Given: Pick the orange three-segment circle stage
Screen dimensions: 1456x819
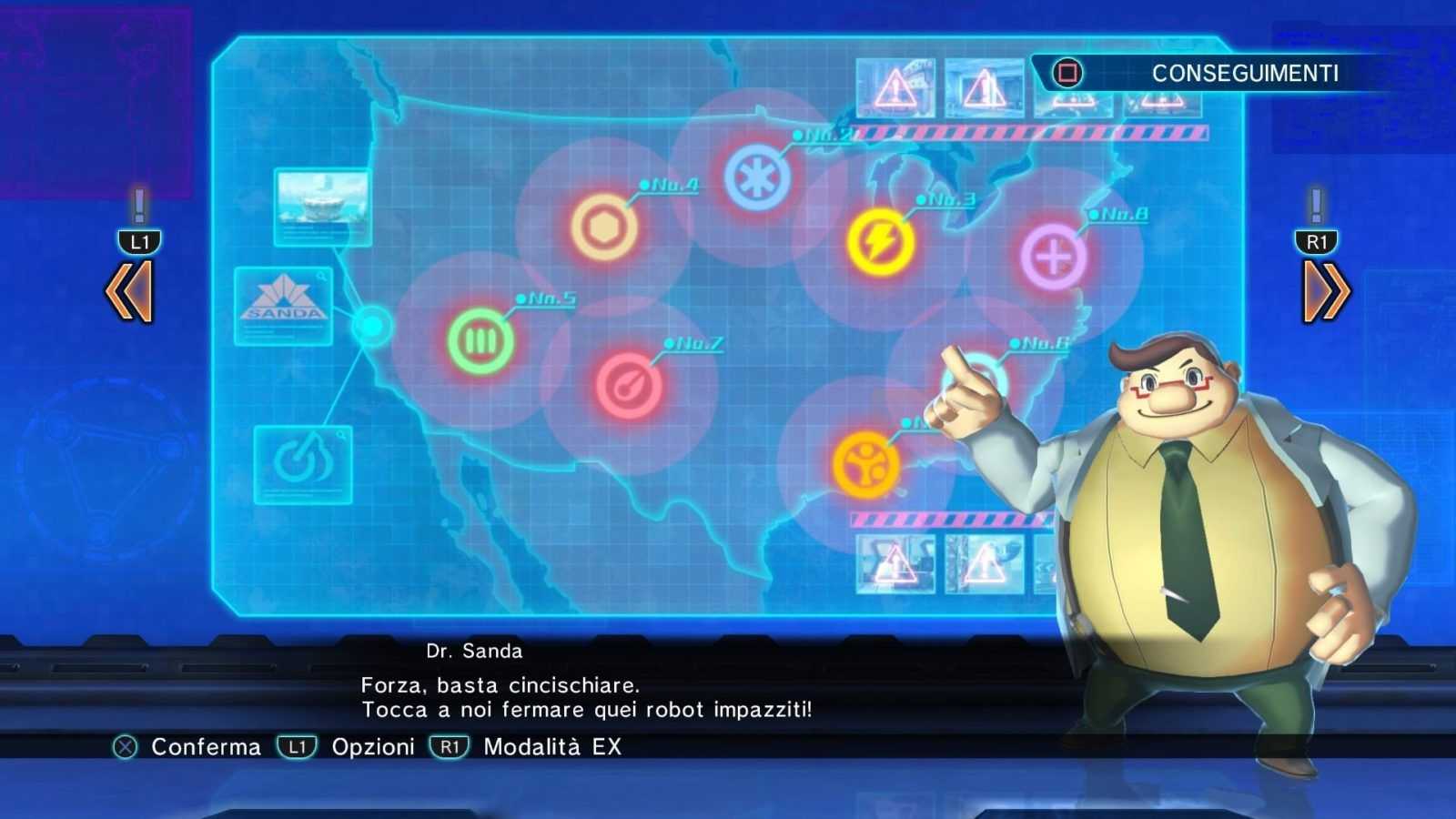Looking at the screenshot, I should click(x=865, y=465).
